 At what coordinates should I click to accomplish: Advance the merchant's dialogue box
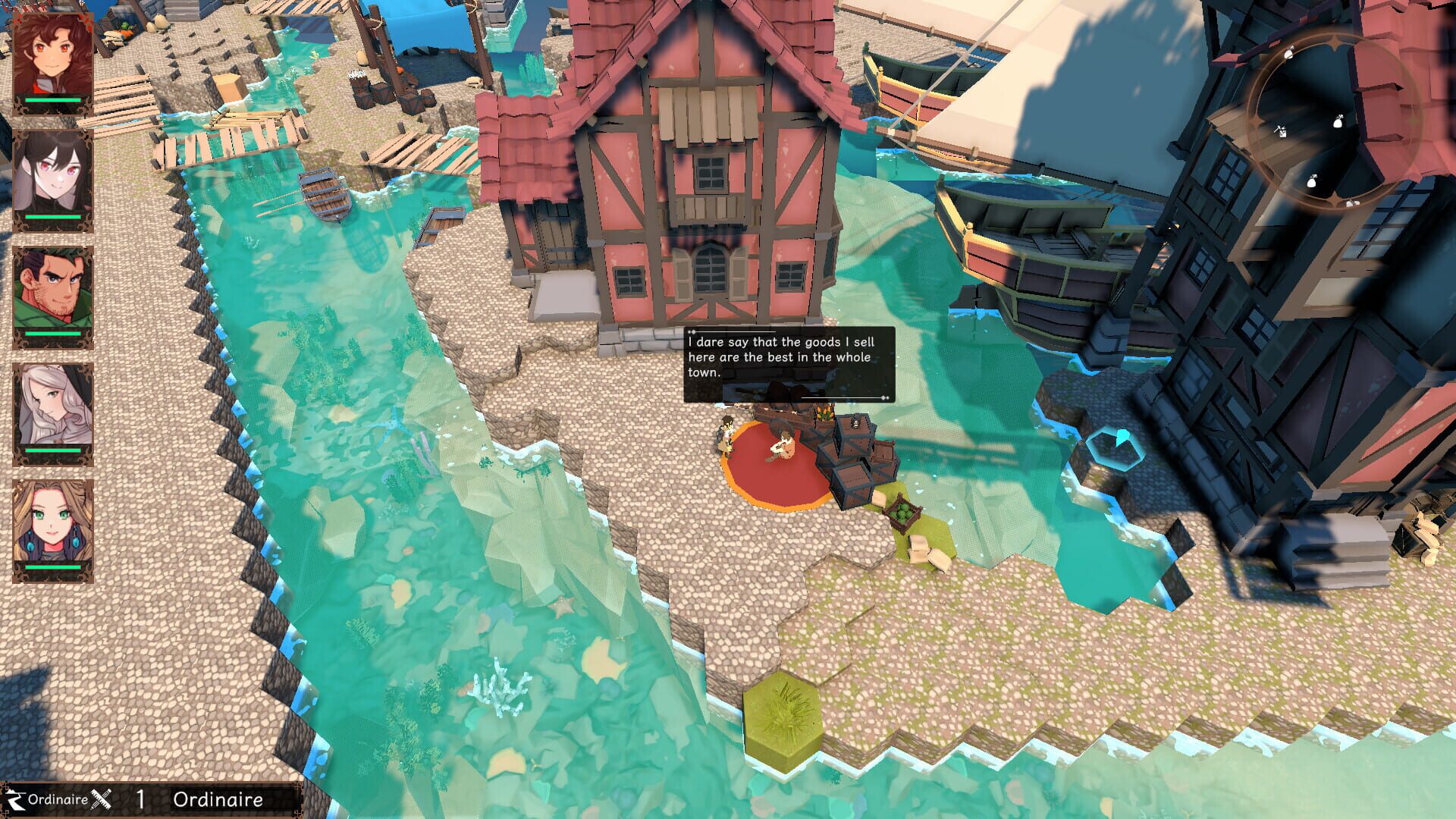click(x=789, y=364)
